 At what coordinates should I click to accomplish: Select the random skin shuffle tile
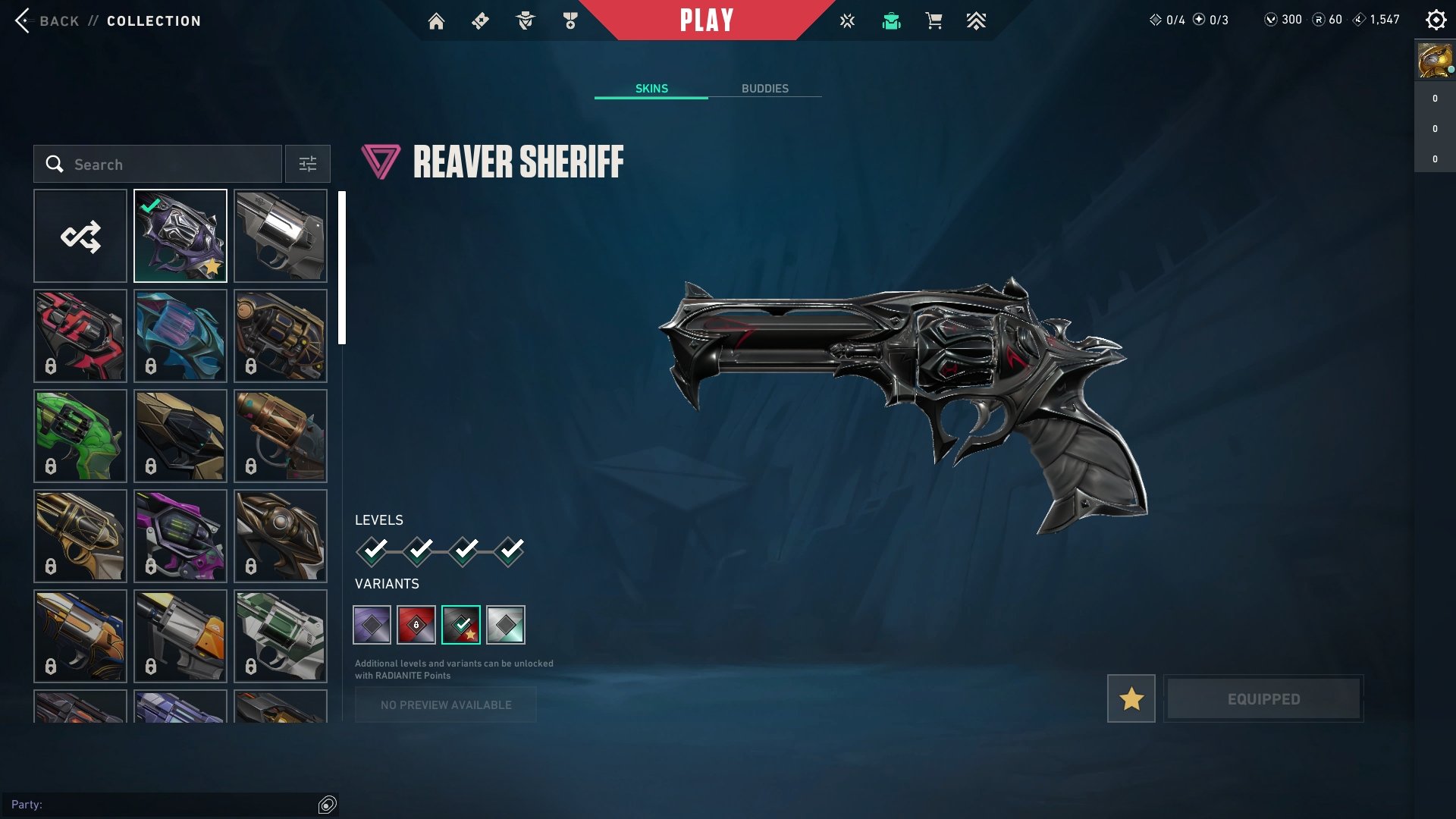(x=80, y=235)
